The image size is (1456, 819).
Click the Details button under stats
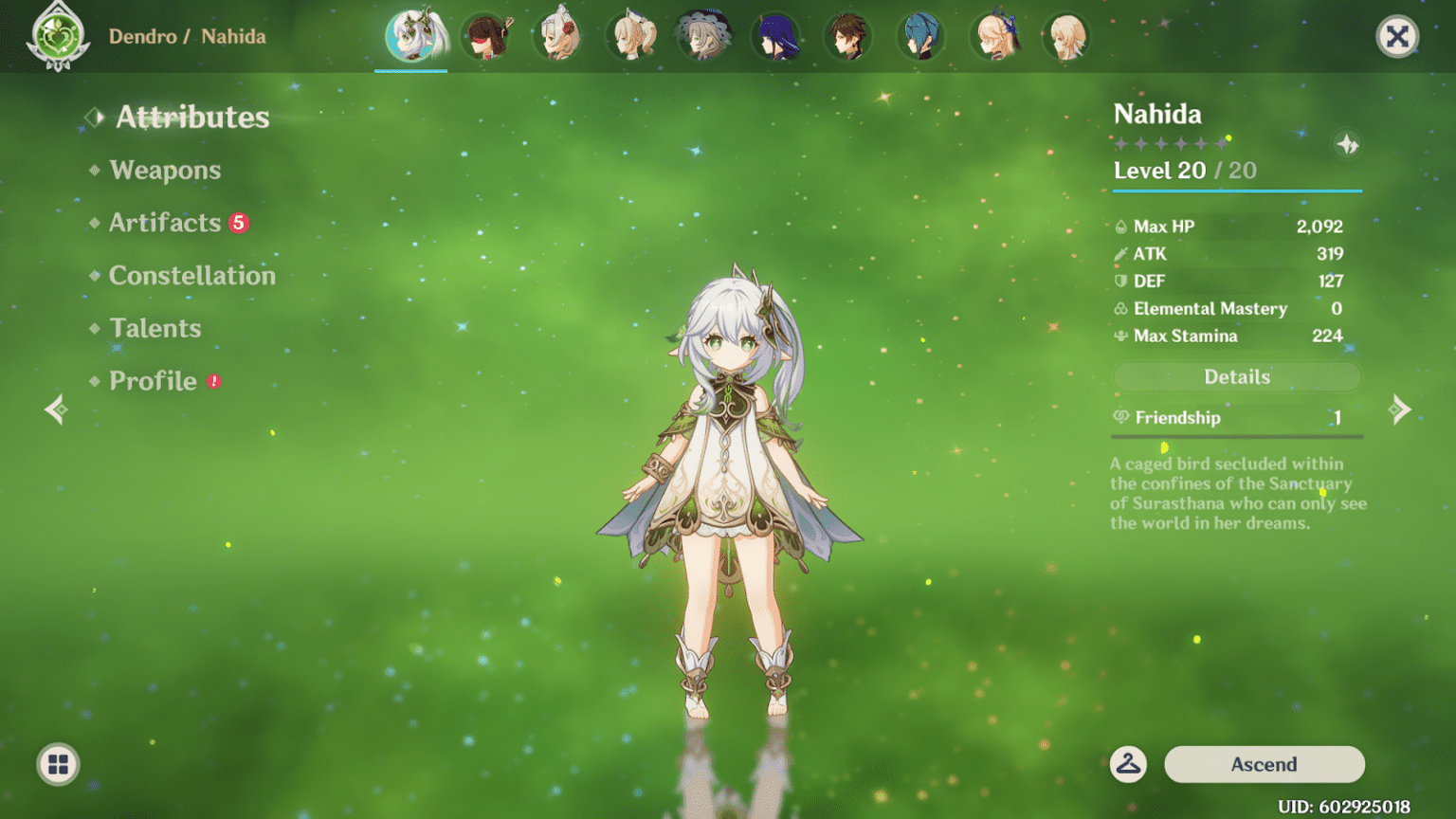tap(1236, 377)
